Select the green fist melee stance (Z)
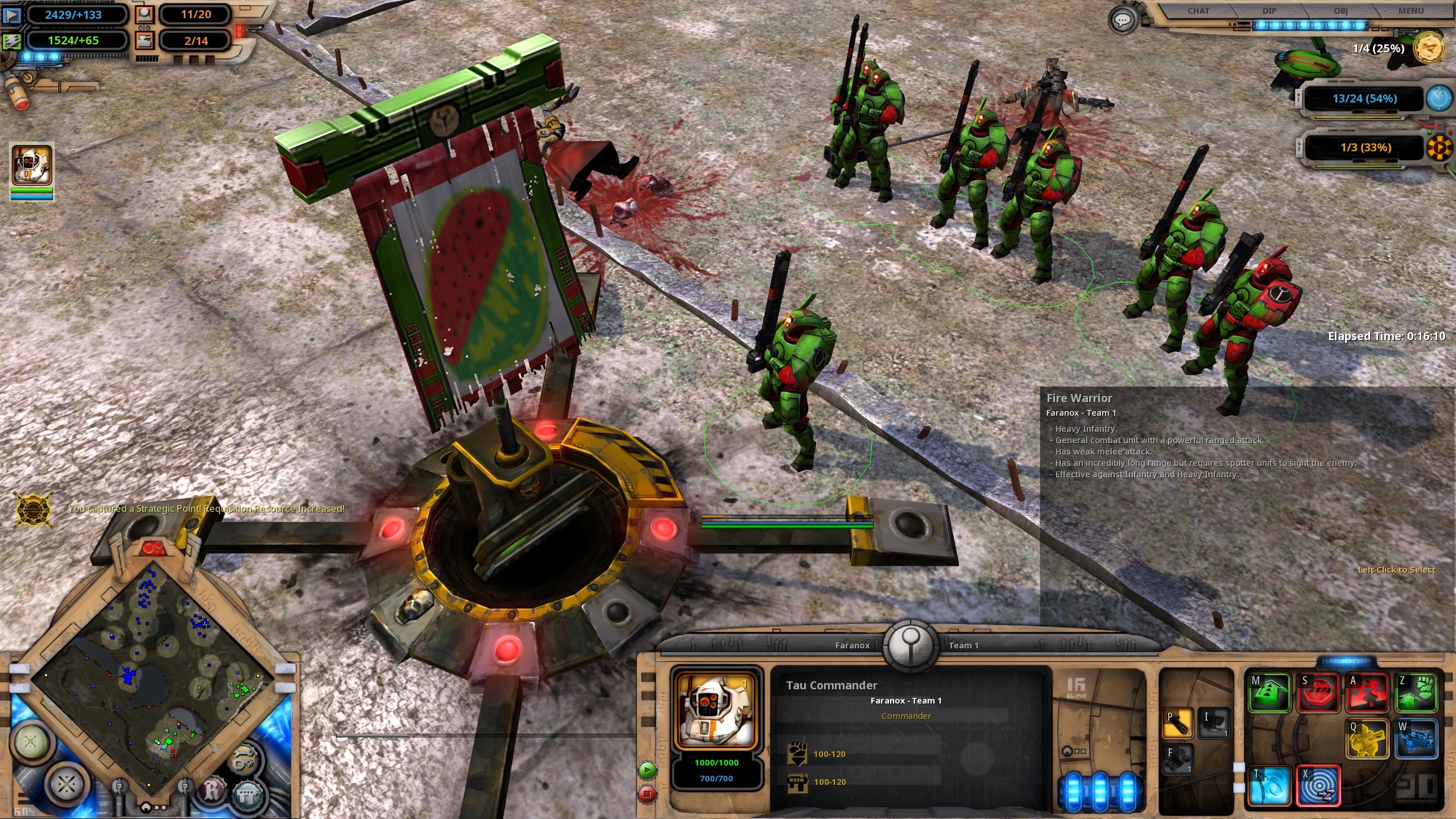The width and height of the screenshot is (1456, 819). click(1416, 692)
